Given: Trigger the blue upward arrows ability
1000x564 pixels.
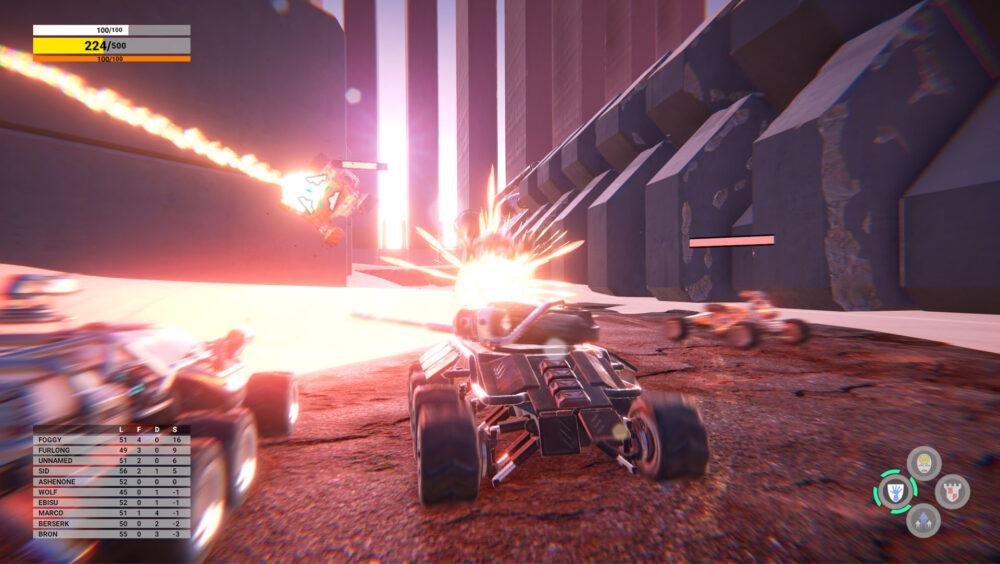Looking at the screenshot, I should point(923,520).
